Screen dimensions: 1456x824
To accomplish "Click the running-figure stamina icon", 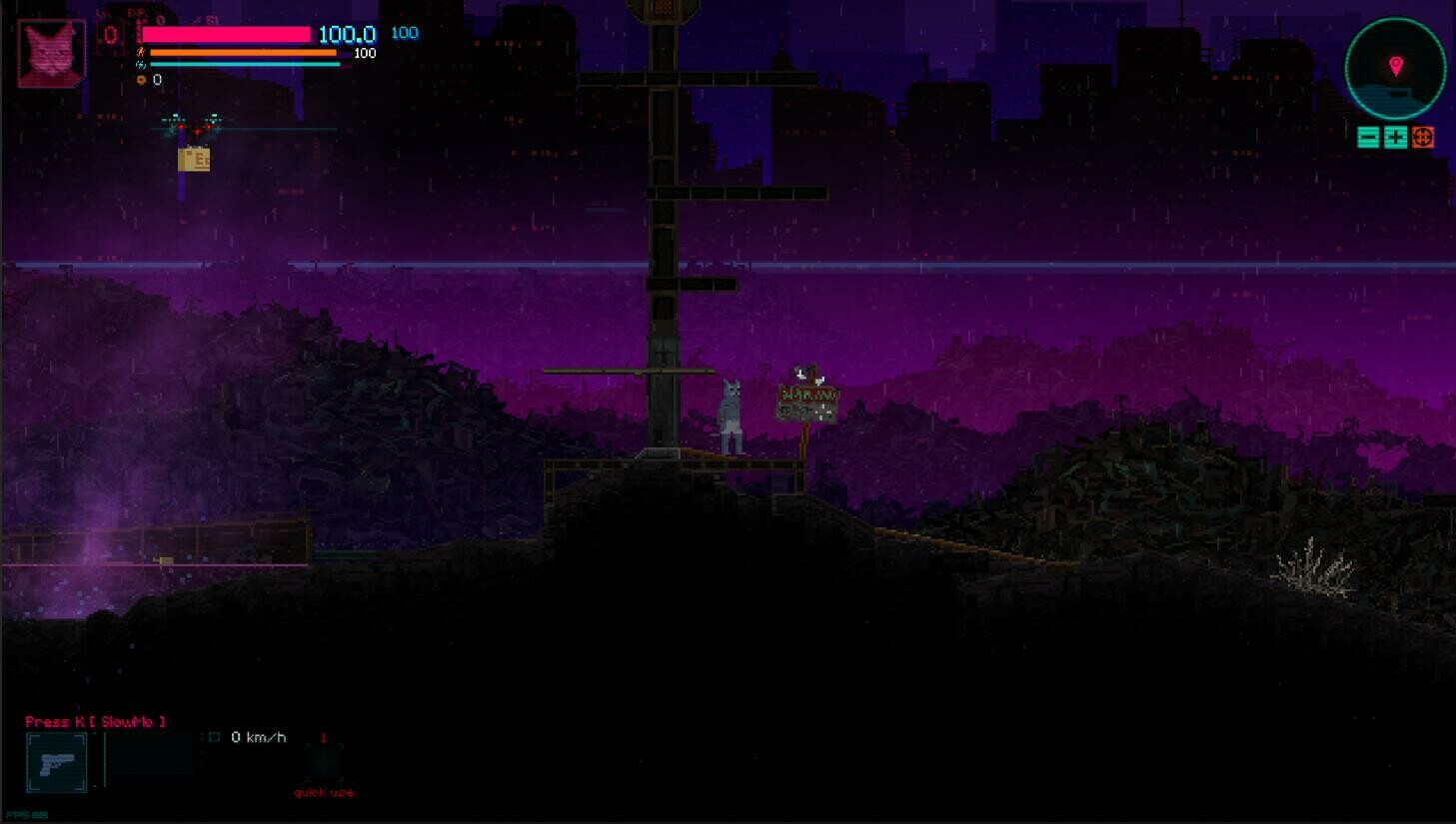I will (x=140, y=52).
